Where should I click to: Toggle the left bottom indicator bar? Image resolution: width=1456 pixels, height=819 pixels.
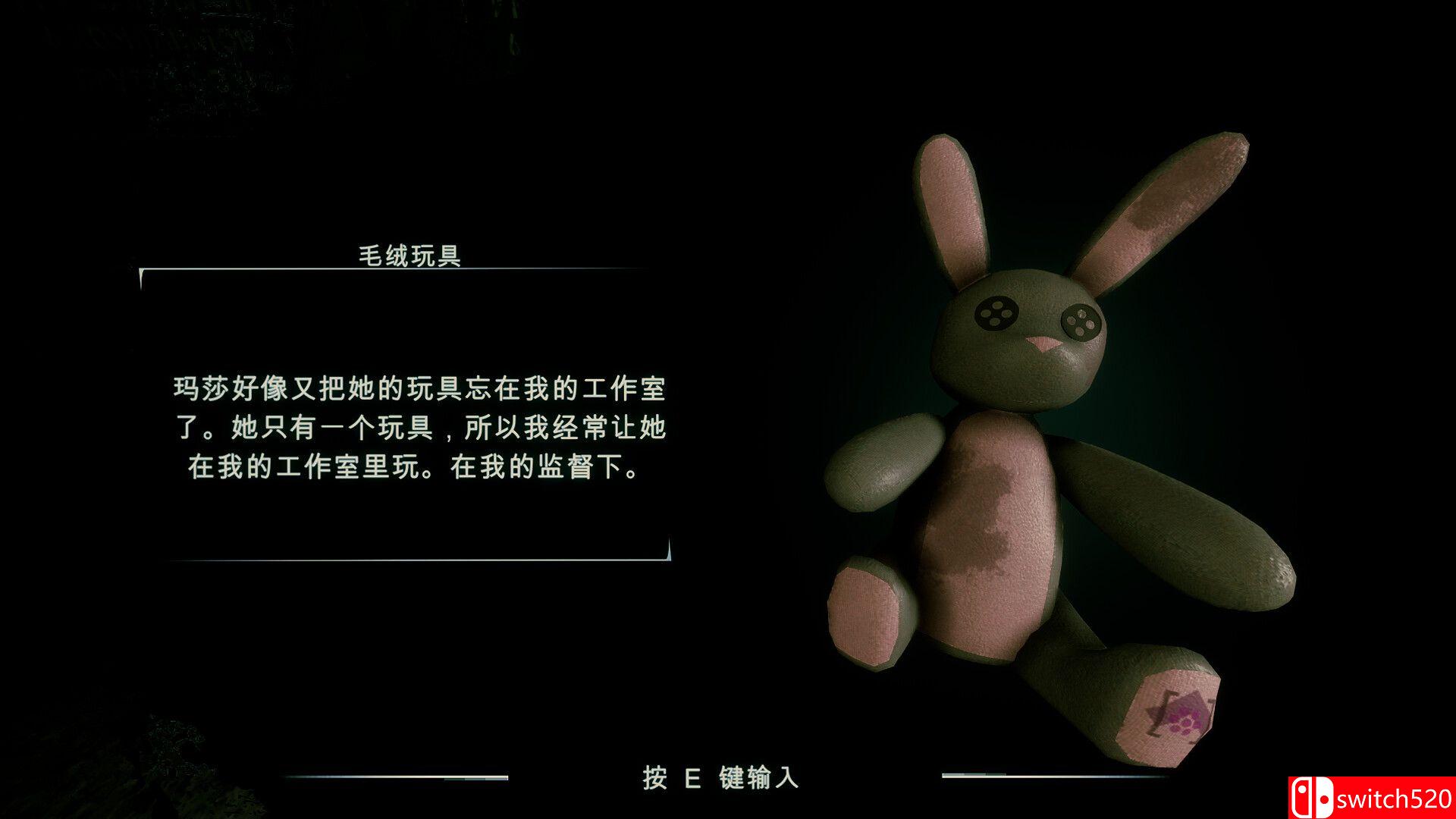(x=394, y=775)
